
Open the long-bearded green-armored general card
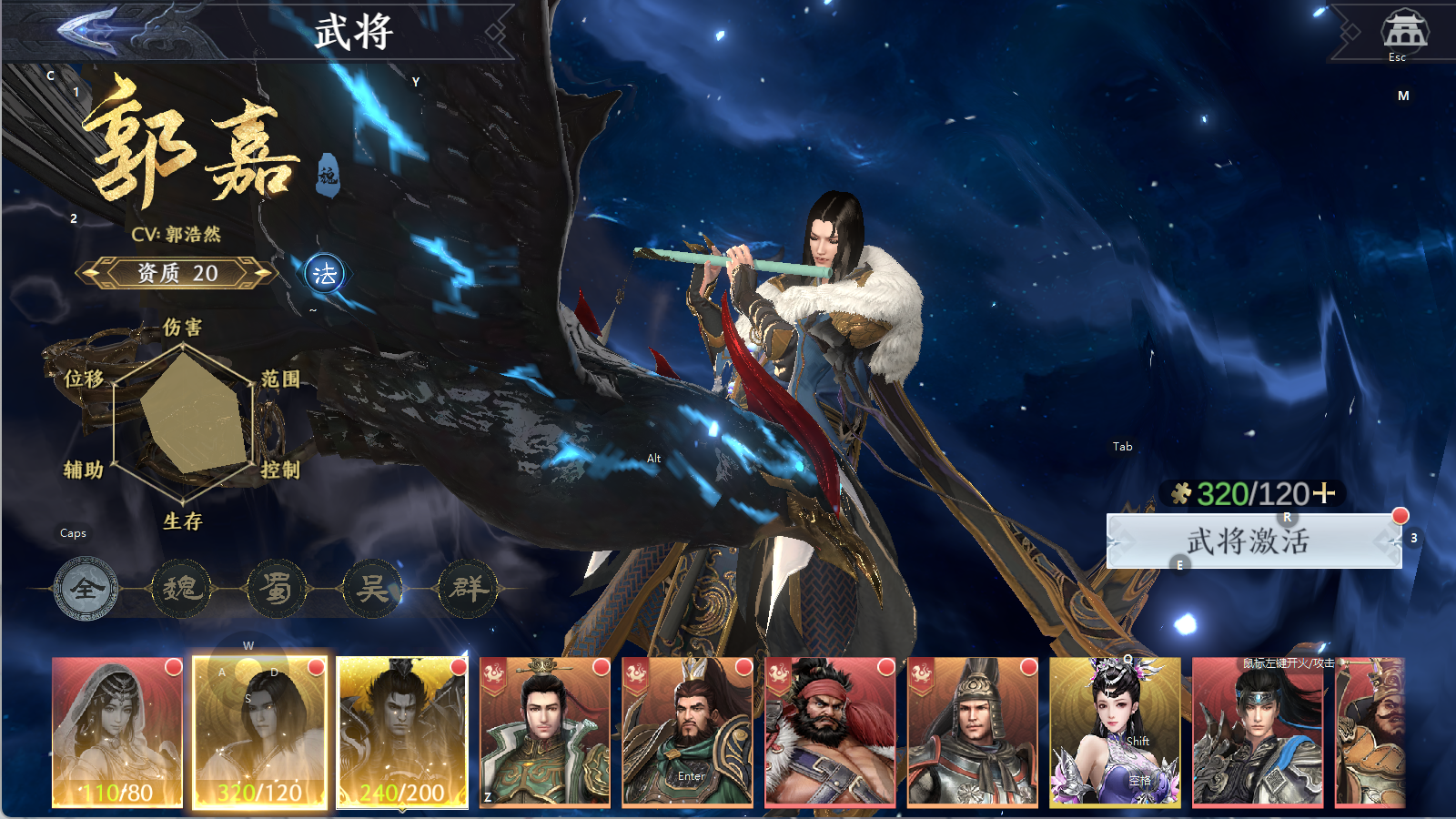[x=687, y=732]
